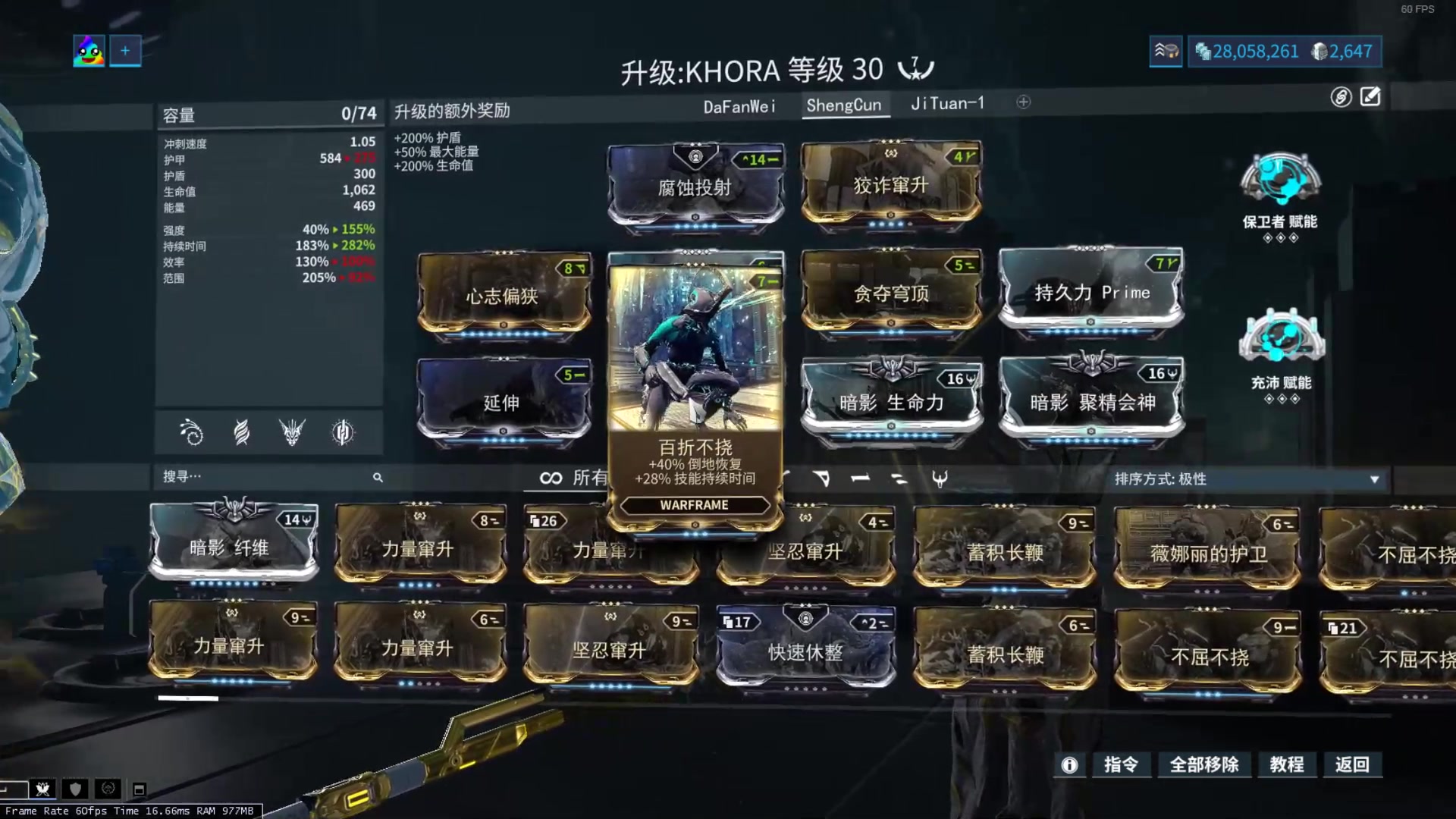Click the loadout edit pencil icon
The height and width of the screenshot is (819, 1456).
pos(1370,97)
